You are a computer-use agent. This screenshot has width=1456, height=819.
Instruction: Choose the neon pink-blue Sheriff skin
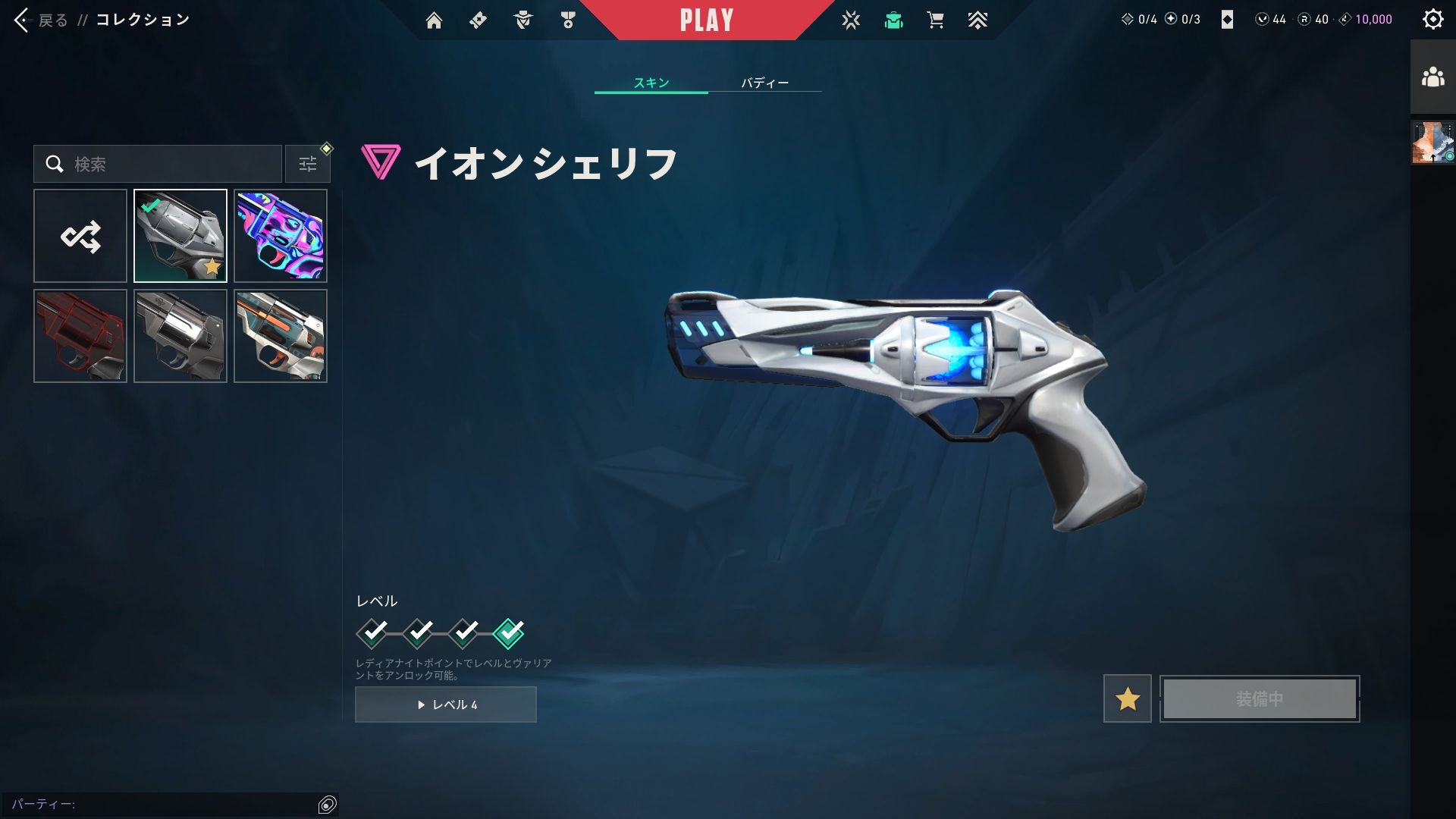(281, 236)
